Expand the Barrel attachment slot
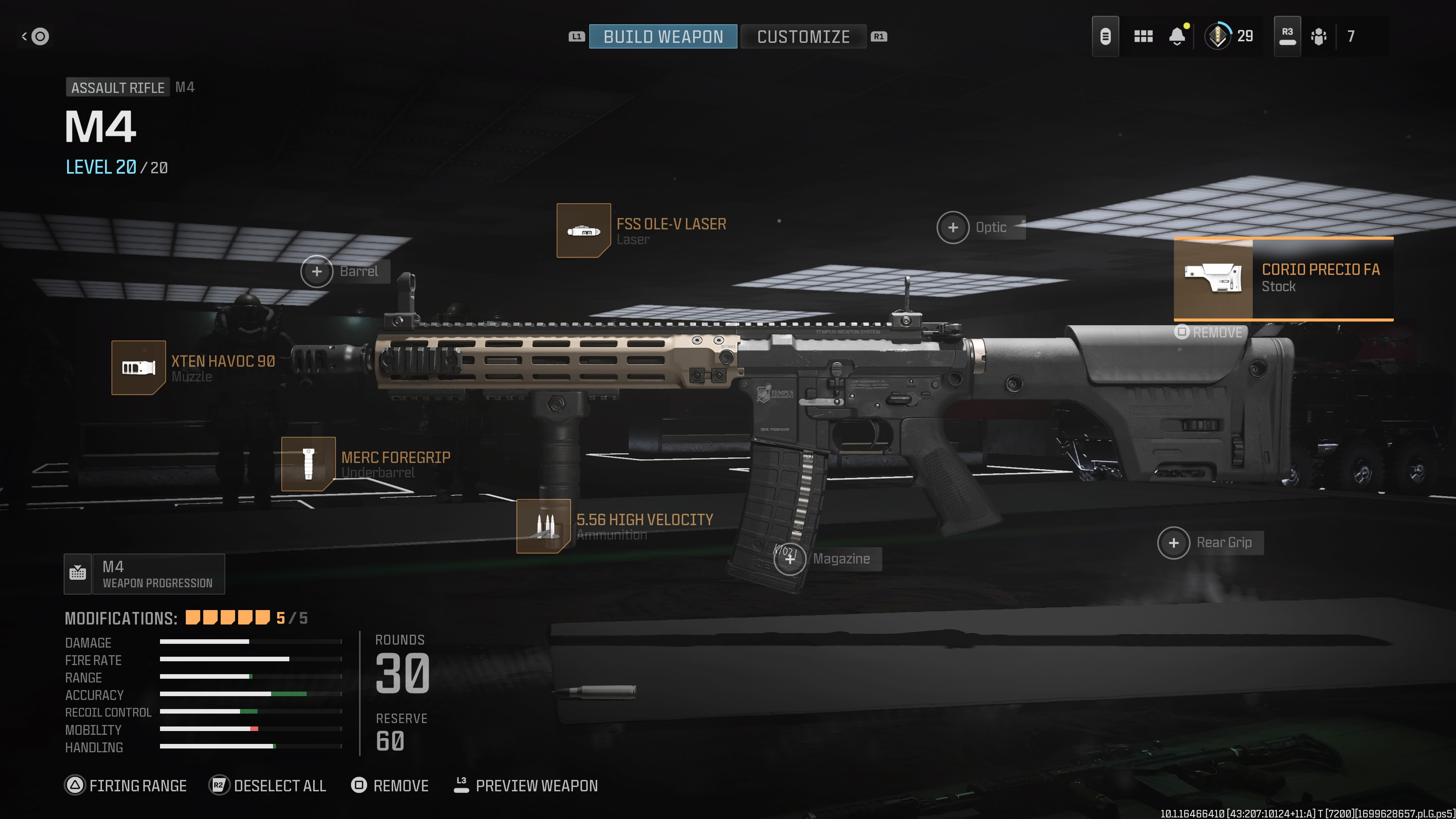 tap(317, 271)
